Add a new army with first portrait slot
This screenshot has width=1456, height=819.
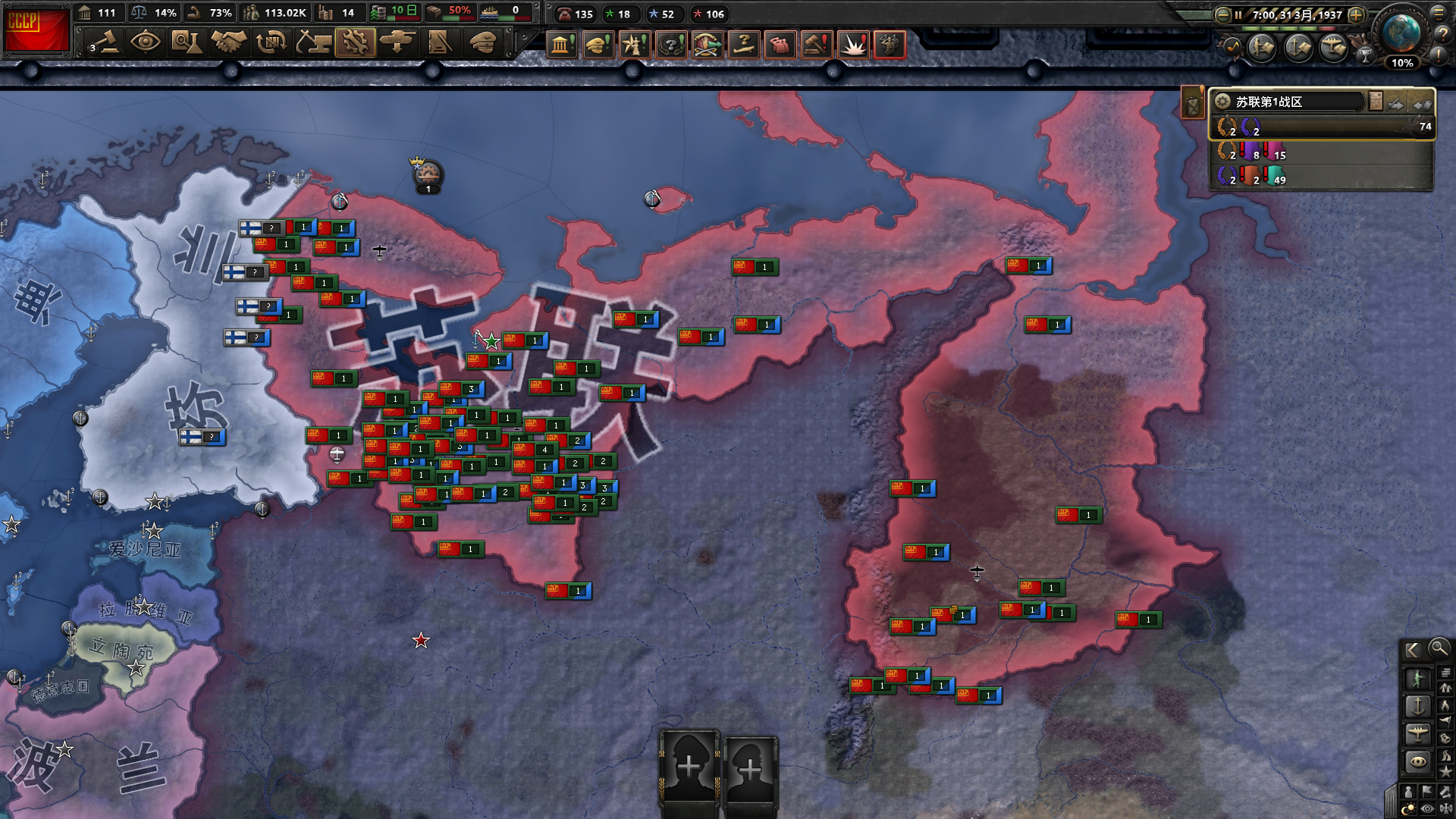point(689,767)
